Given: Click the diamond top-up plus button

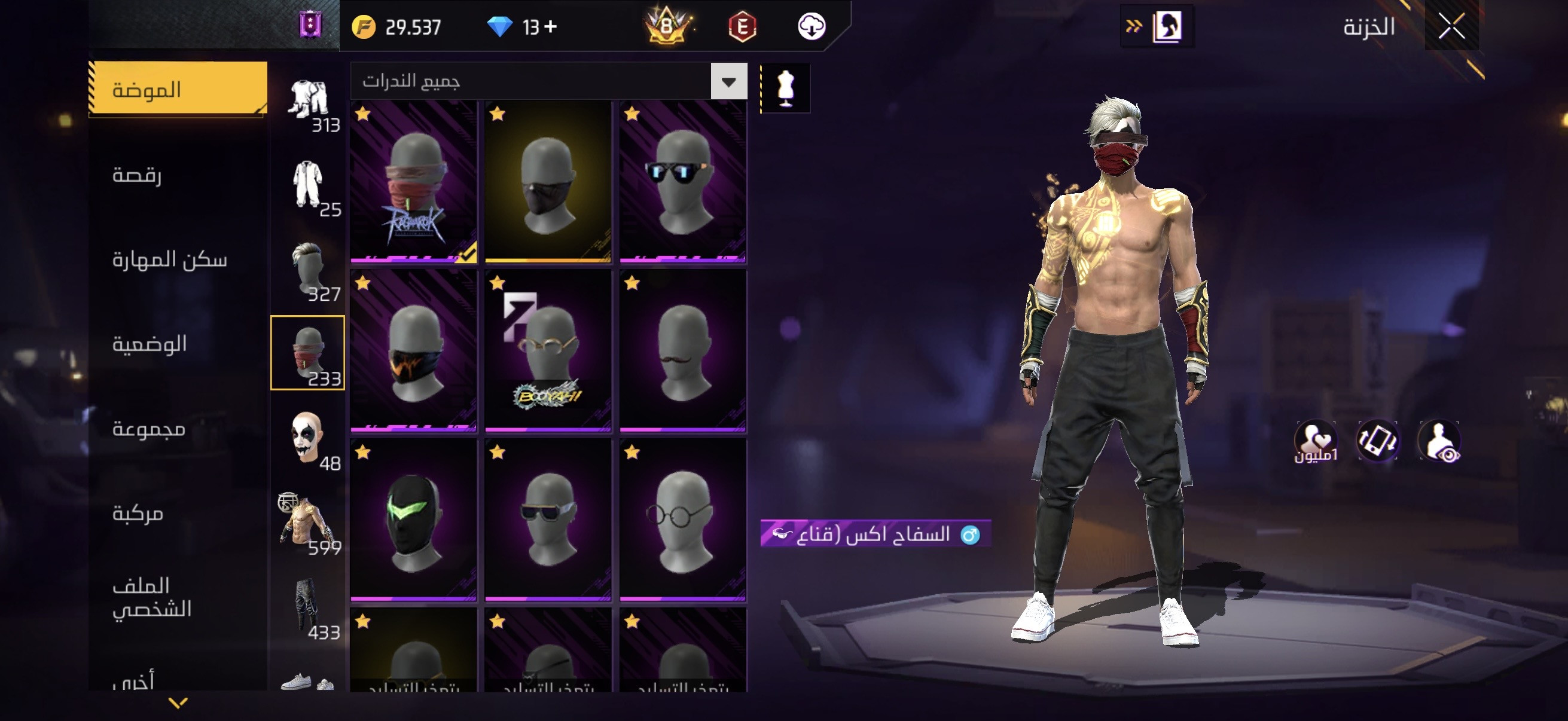Looking at the screenshot, I should coord(550,26).
